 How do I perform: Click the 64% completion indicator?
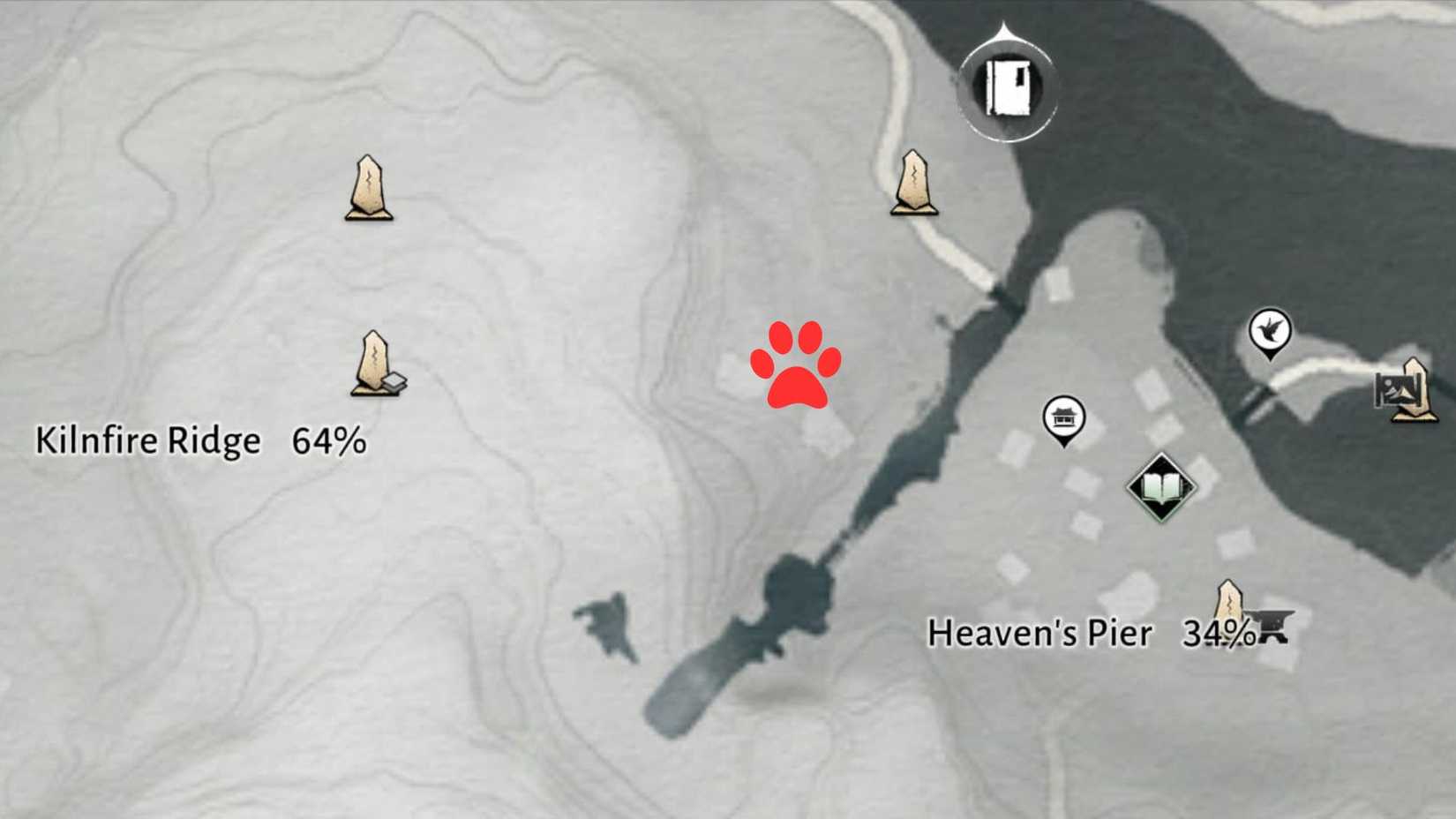pyautogui.click(x=331, y=440)
